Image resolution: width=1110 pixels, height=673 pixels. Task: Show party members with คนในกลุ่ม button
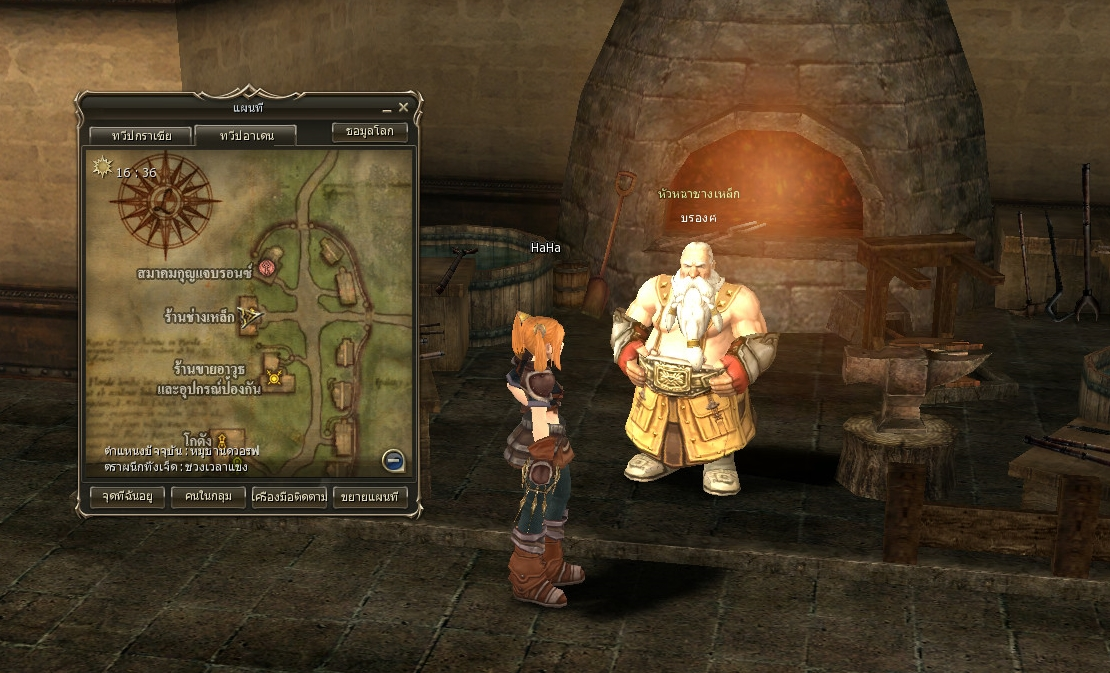click(x=208, y=496)
